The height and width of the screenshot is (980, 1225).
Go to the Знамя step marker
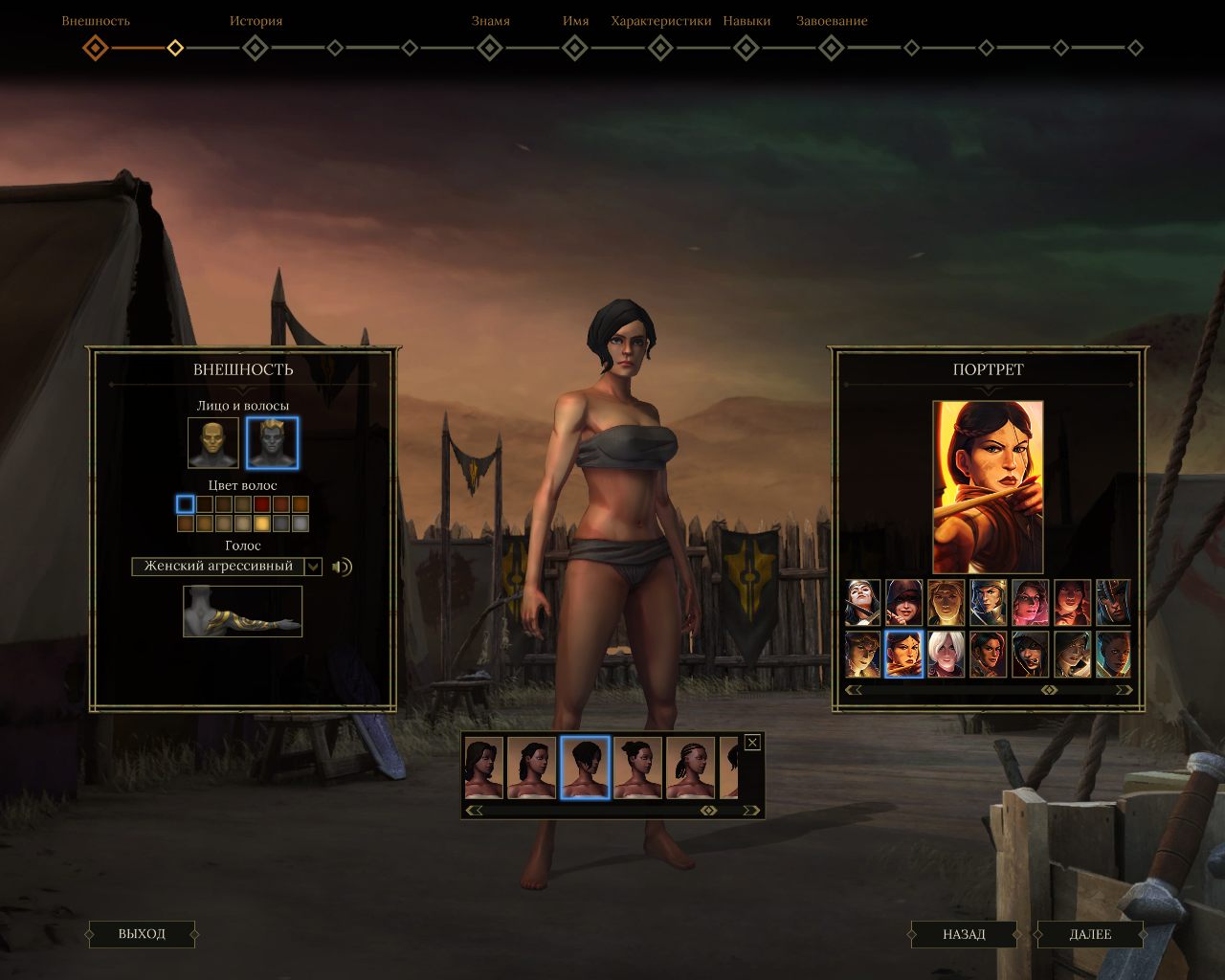tap(490, 47)
